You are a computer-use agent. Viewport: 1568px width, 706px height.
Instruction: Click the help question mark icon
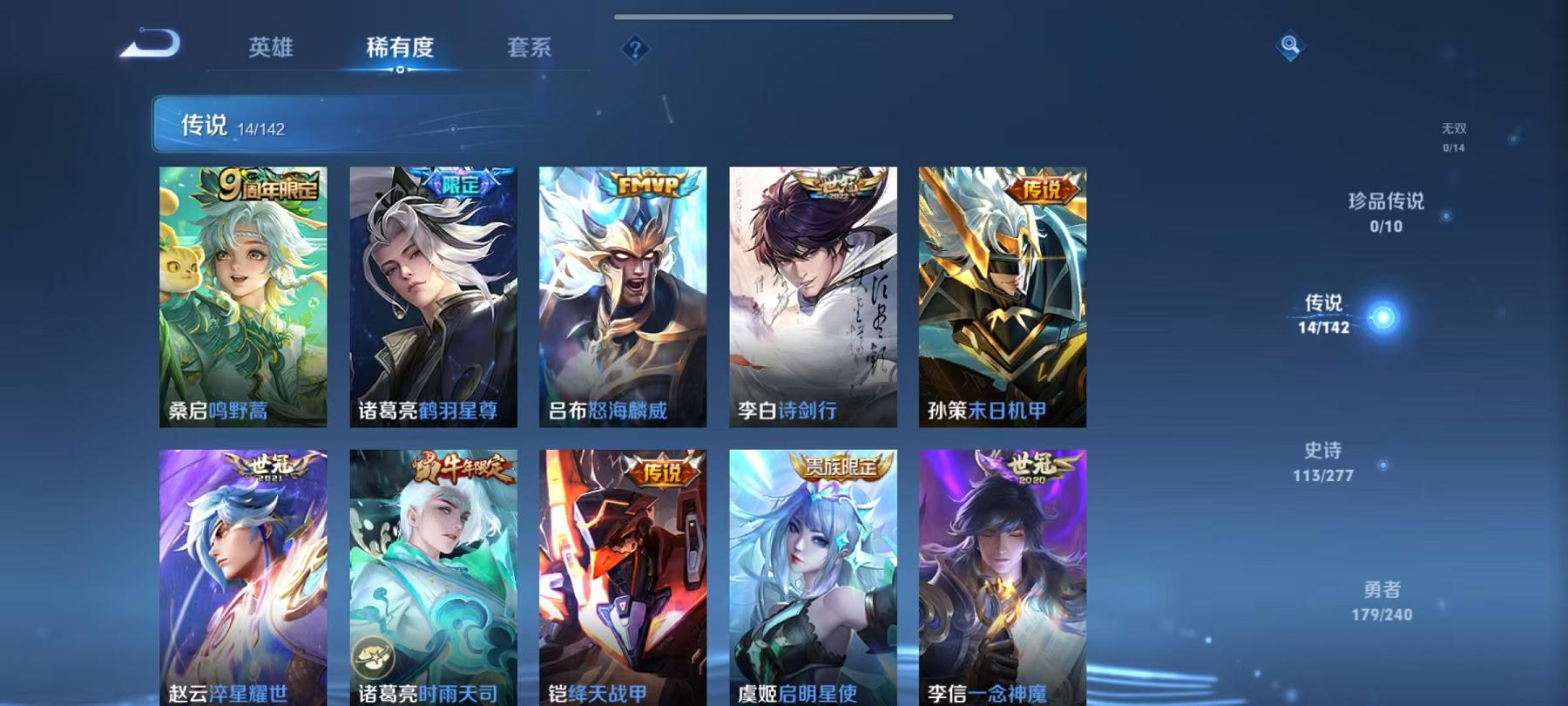point(638,50)
